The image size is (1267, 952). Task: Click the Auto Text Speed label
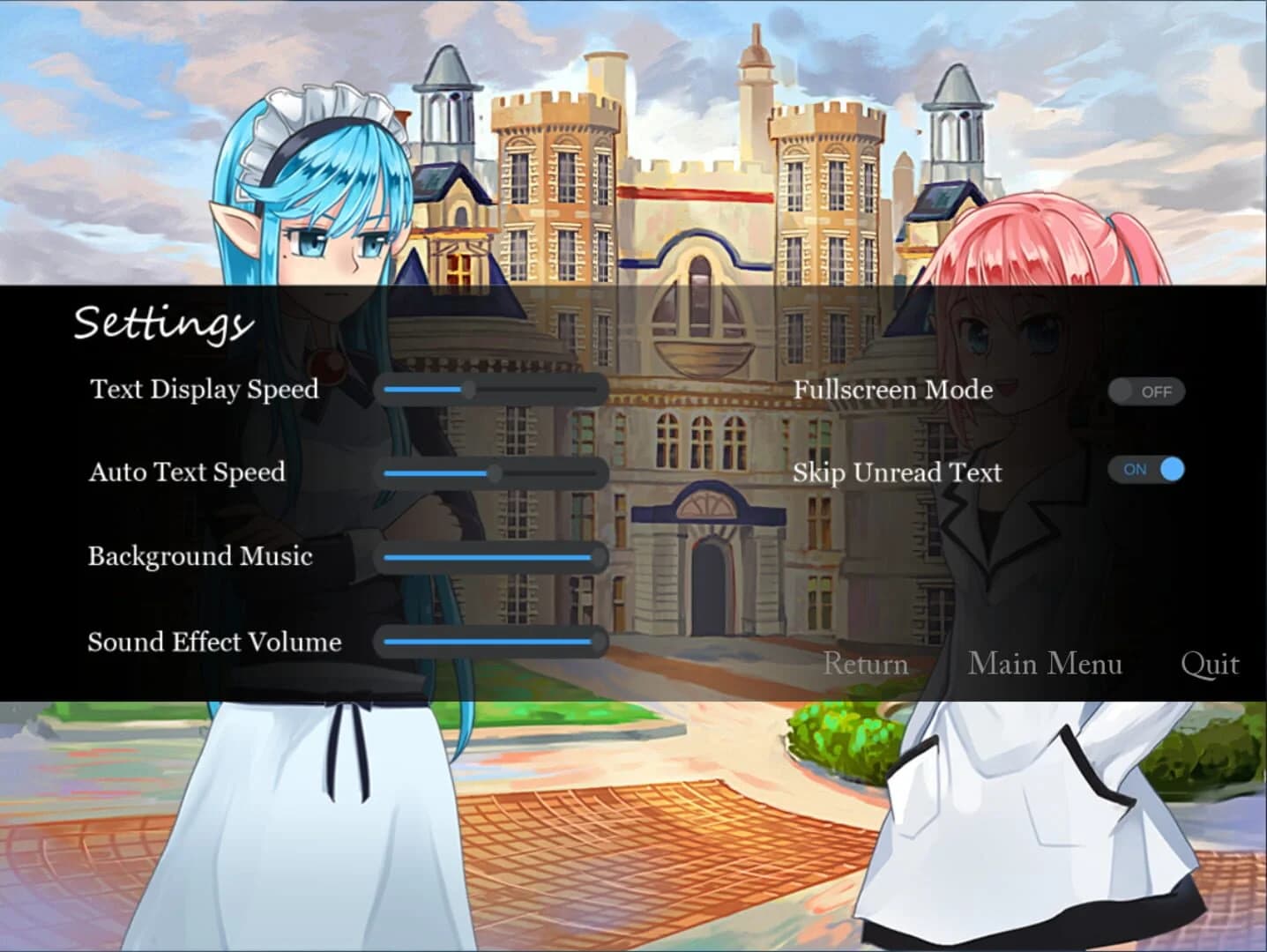point(185,472)
